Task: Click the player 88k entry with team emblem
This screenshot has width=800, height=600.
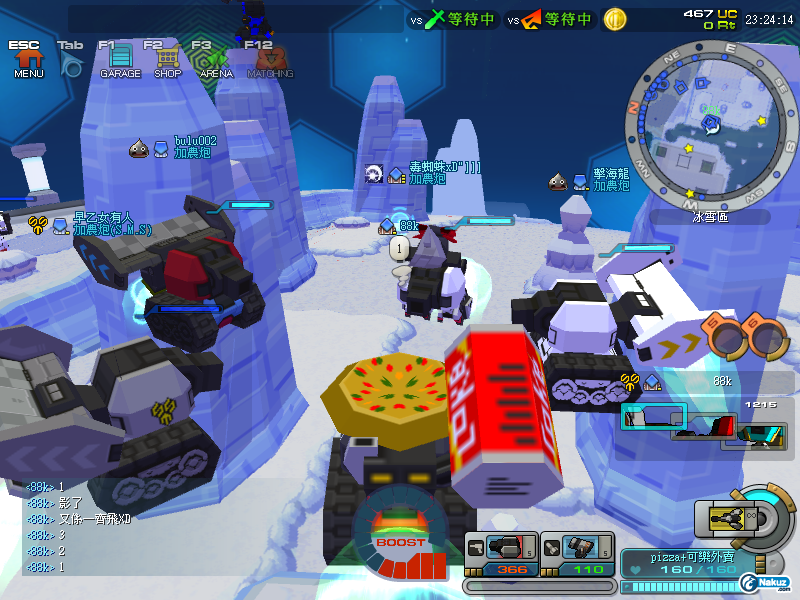Action: pos(679,381)
